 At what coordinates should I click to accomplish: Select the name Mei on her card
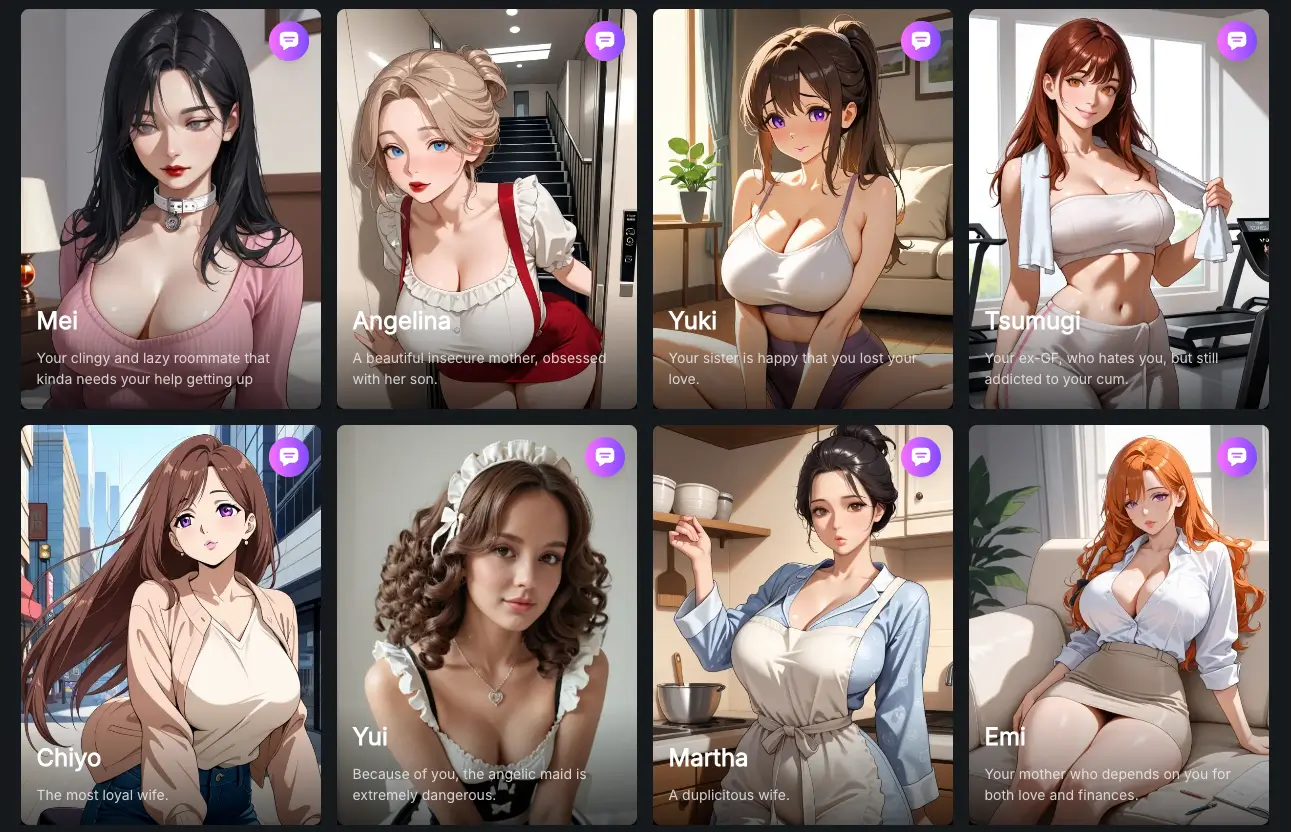click(x=56, y=321)
